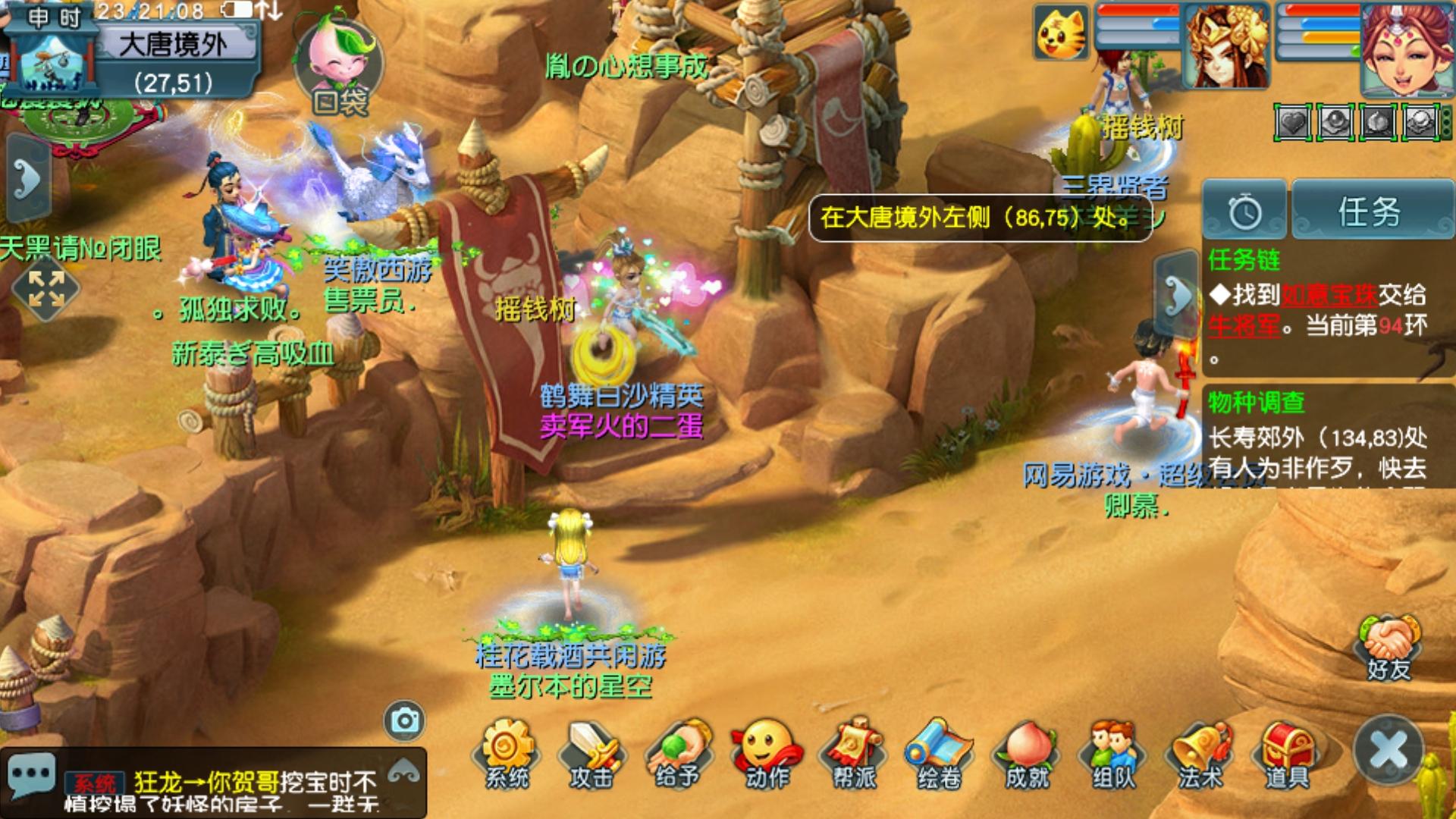Select the clock timer tab
The width and height of the screenshot is (1456, 819).
1244,211
